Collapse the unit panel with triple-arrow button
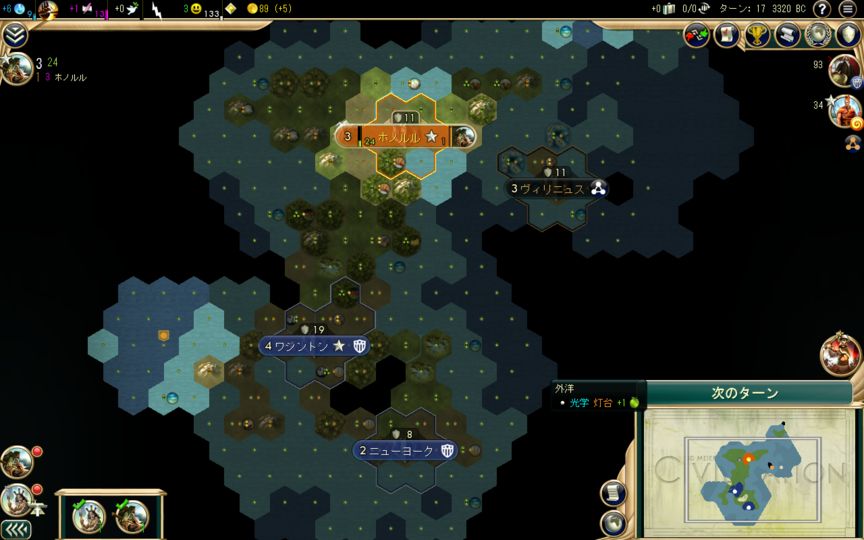The image size is (864, 540). pyautogui.click(x=15, y=528)
